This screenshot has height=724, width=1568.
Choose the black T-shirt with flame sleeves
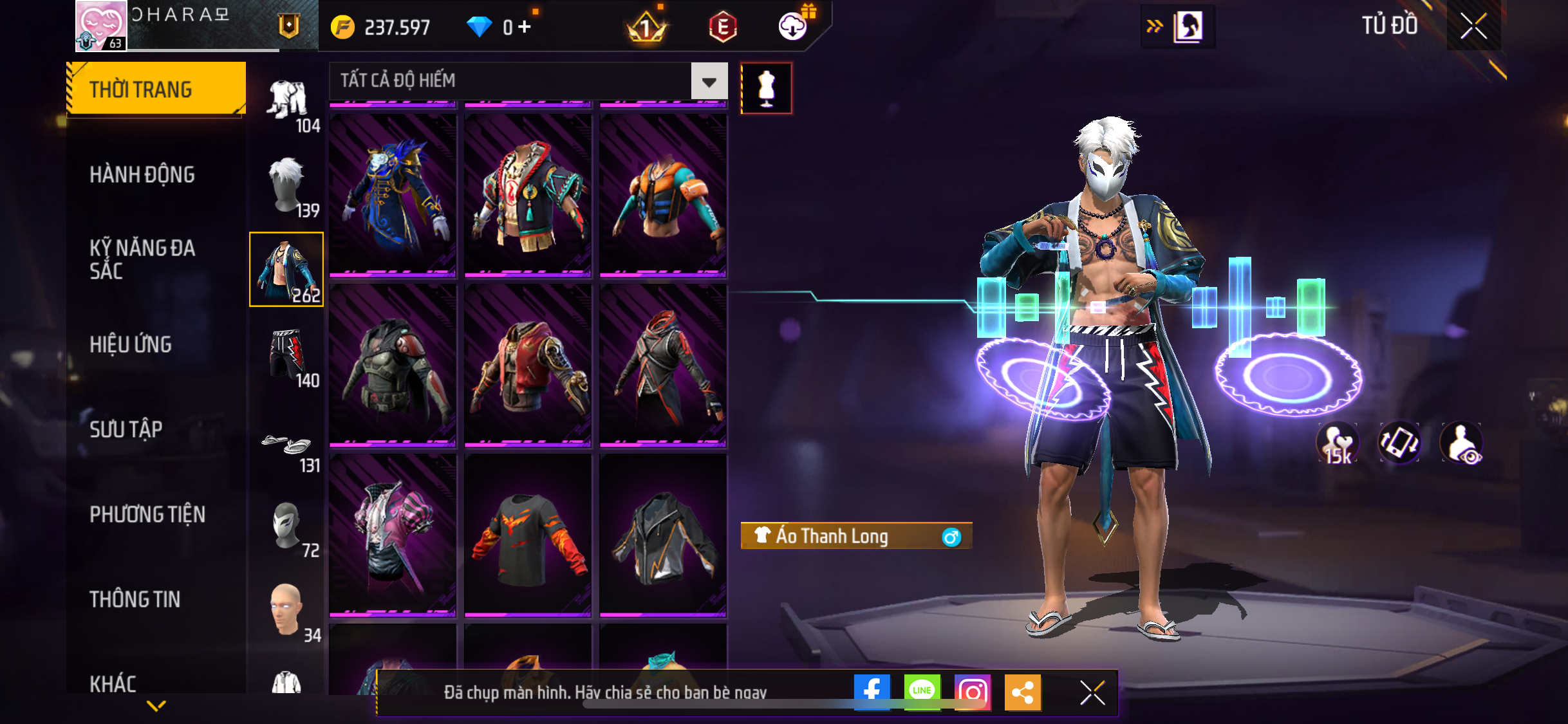(528, 535)
